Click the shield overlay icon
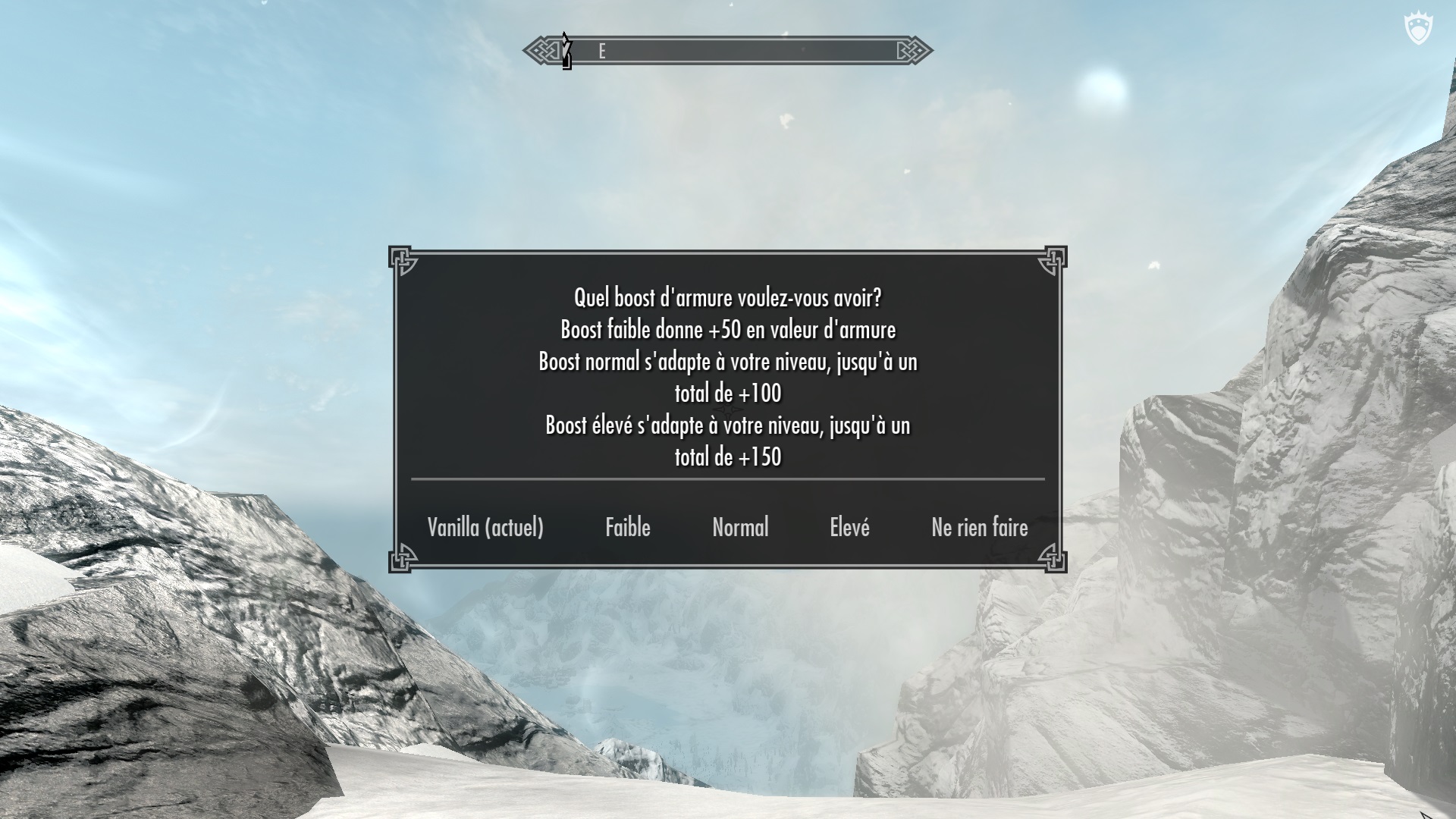 click(1417, 31)
